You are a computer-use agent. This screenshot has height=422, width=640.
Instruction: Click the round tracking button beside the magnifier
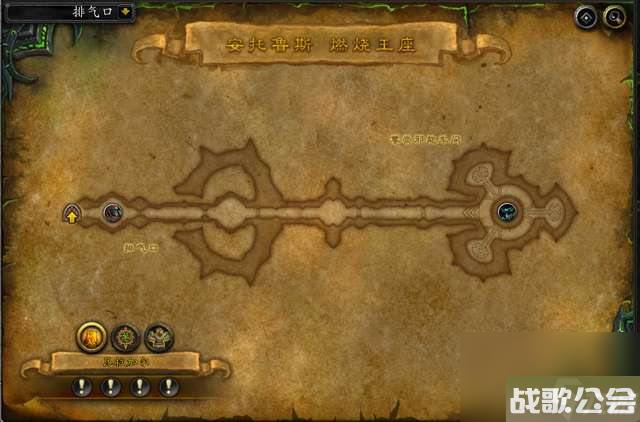586,16
